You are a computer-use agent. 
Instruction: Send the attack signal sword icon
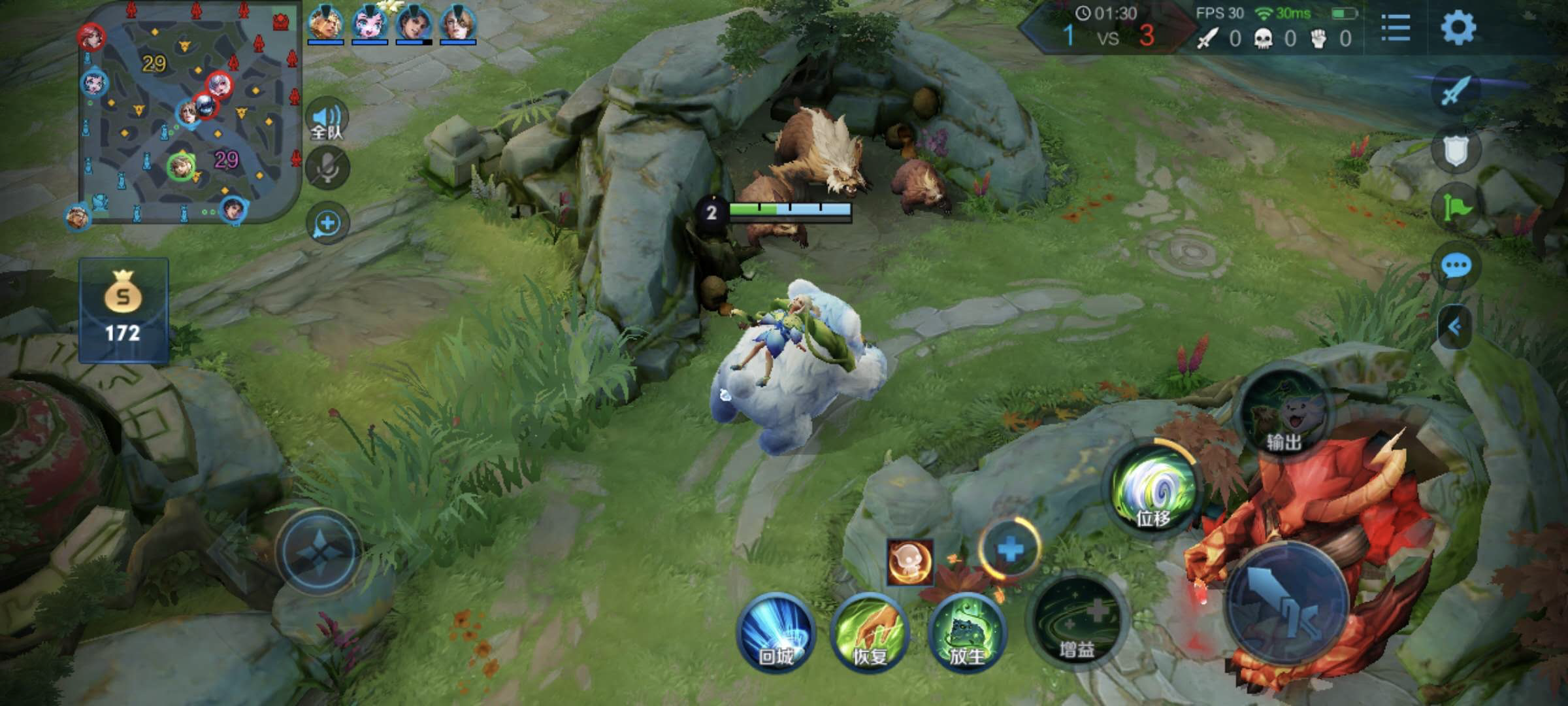1456,90
